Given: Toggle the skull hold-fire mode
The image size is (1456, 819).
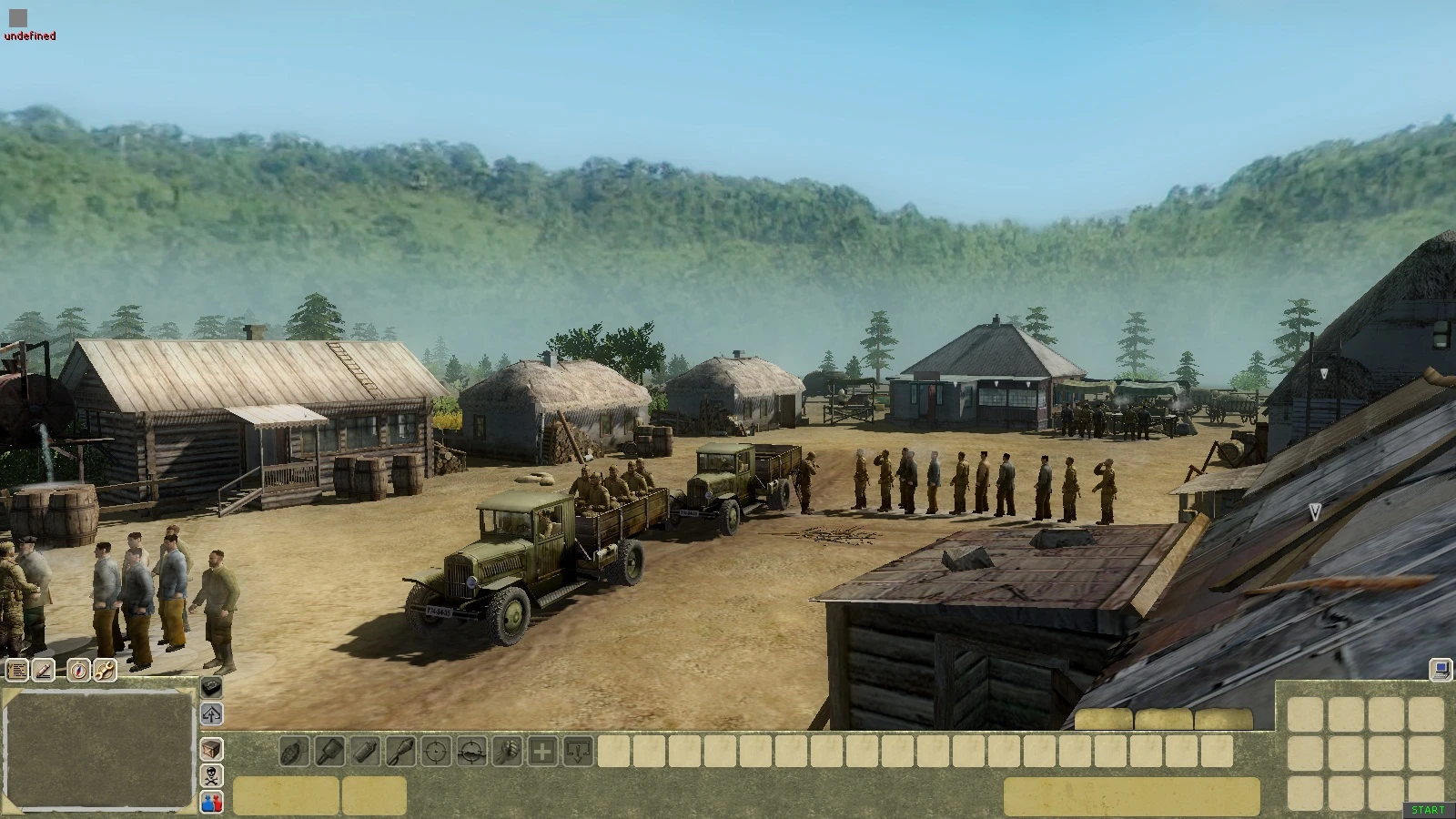Looking at the screenshot, I should (211, 775).
